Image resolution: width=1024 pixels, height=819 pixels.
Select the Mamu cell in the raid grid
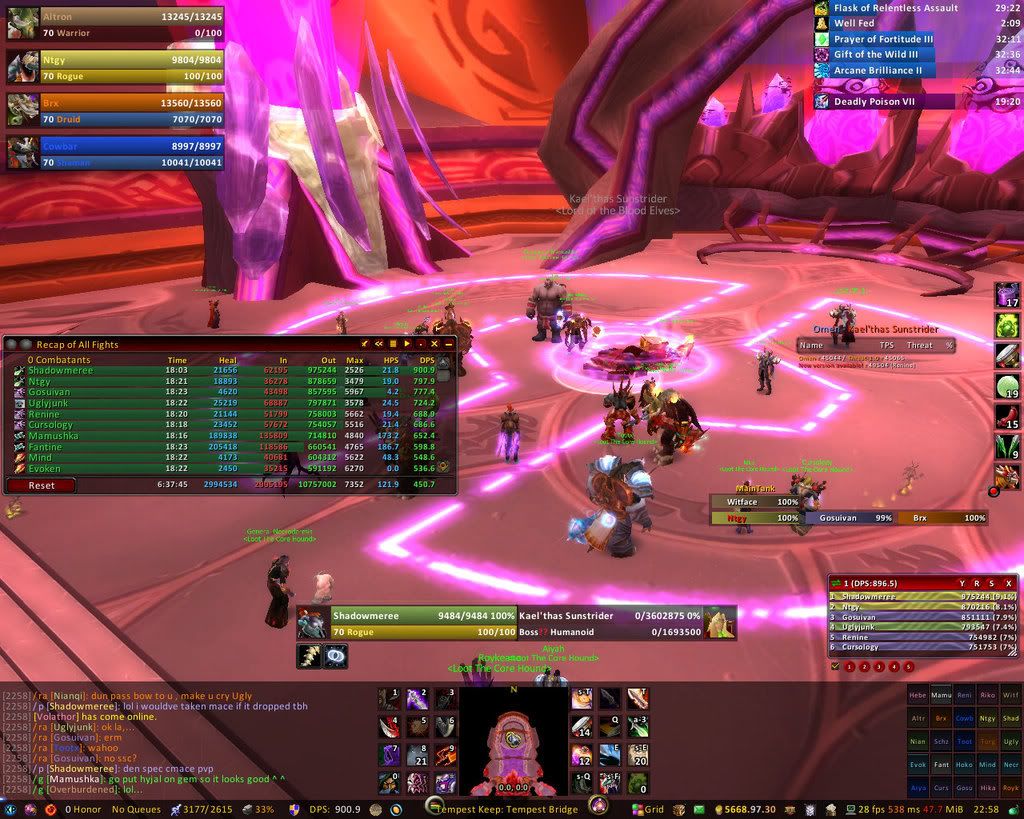tap(940, 693)
